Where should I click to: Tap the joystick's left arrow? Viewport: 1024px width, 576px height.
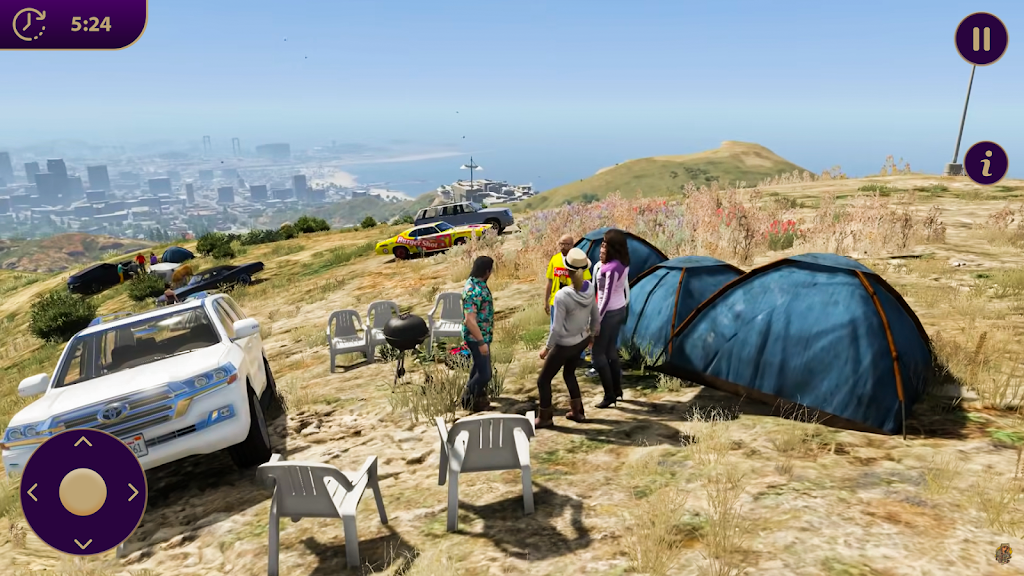click(32, 492)
